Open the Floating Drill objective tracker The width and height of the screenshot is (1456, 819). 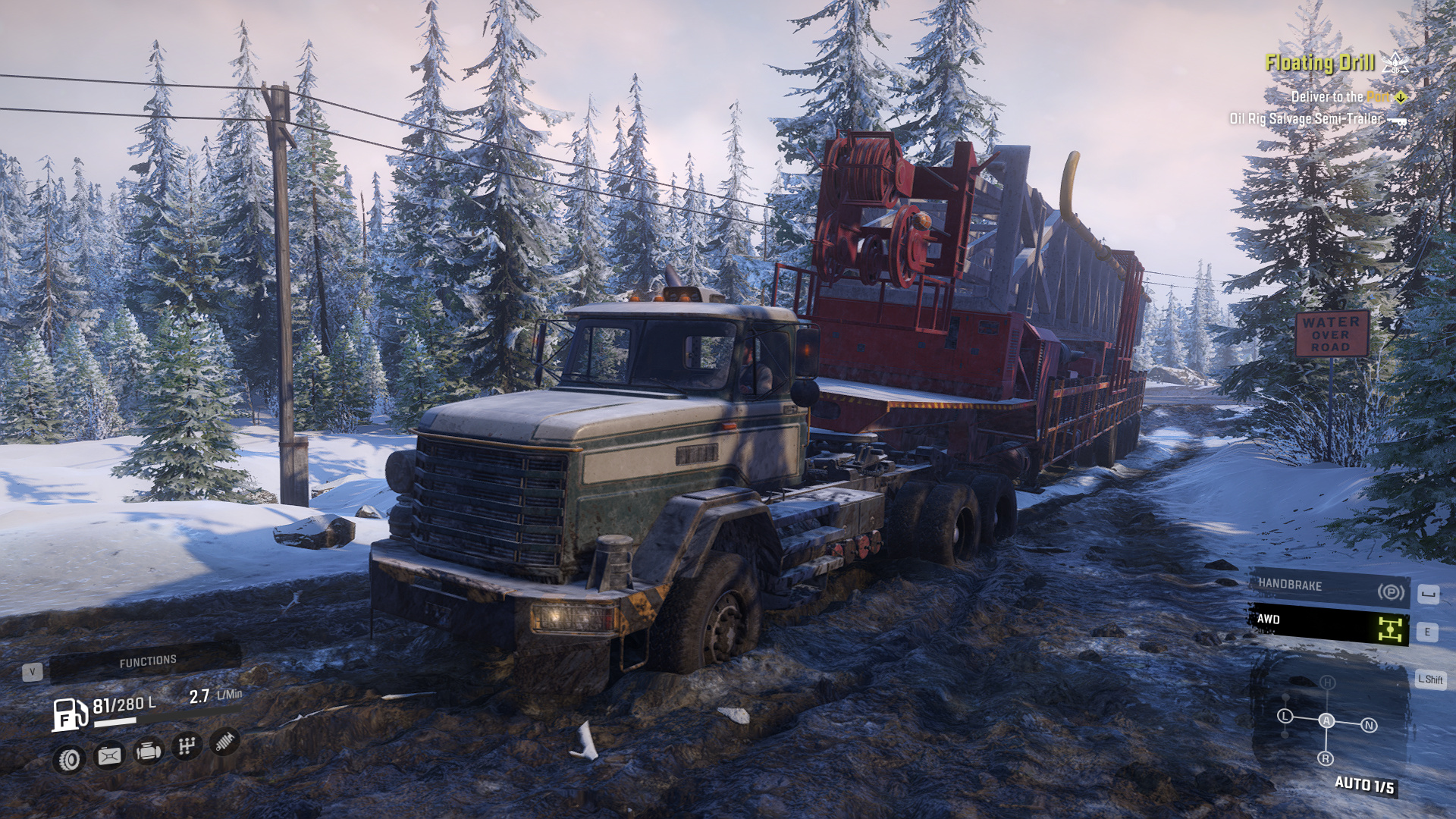(x=1319, y=64)
